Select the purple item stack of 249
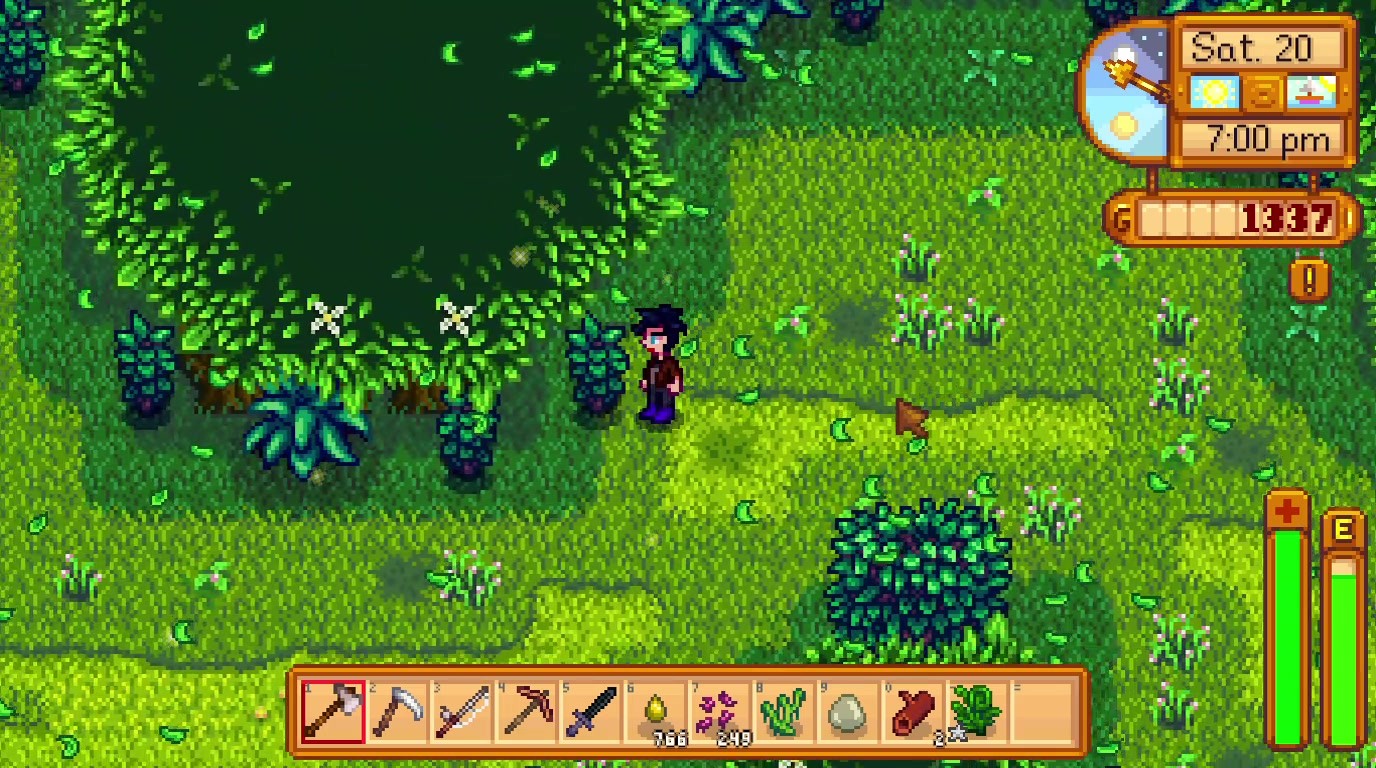Viewport: 1376px width, 768px height. coord(719,711)
